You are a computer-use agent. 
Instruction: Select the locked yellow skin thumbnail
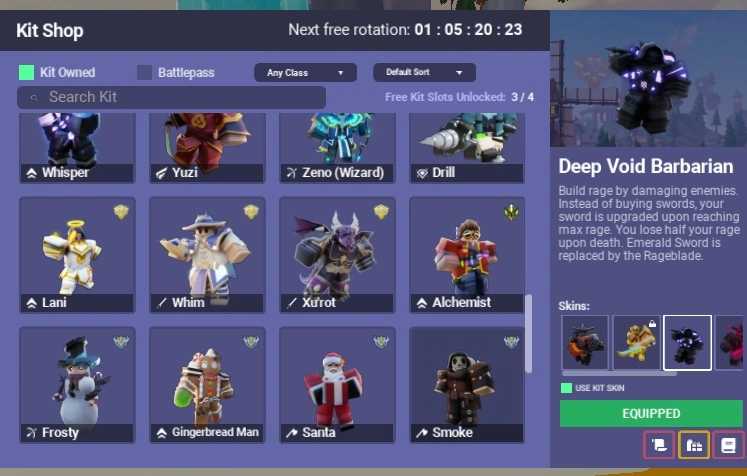pos(636,342)
